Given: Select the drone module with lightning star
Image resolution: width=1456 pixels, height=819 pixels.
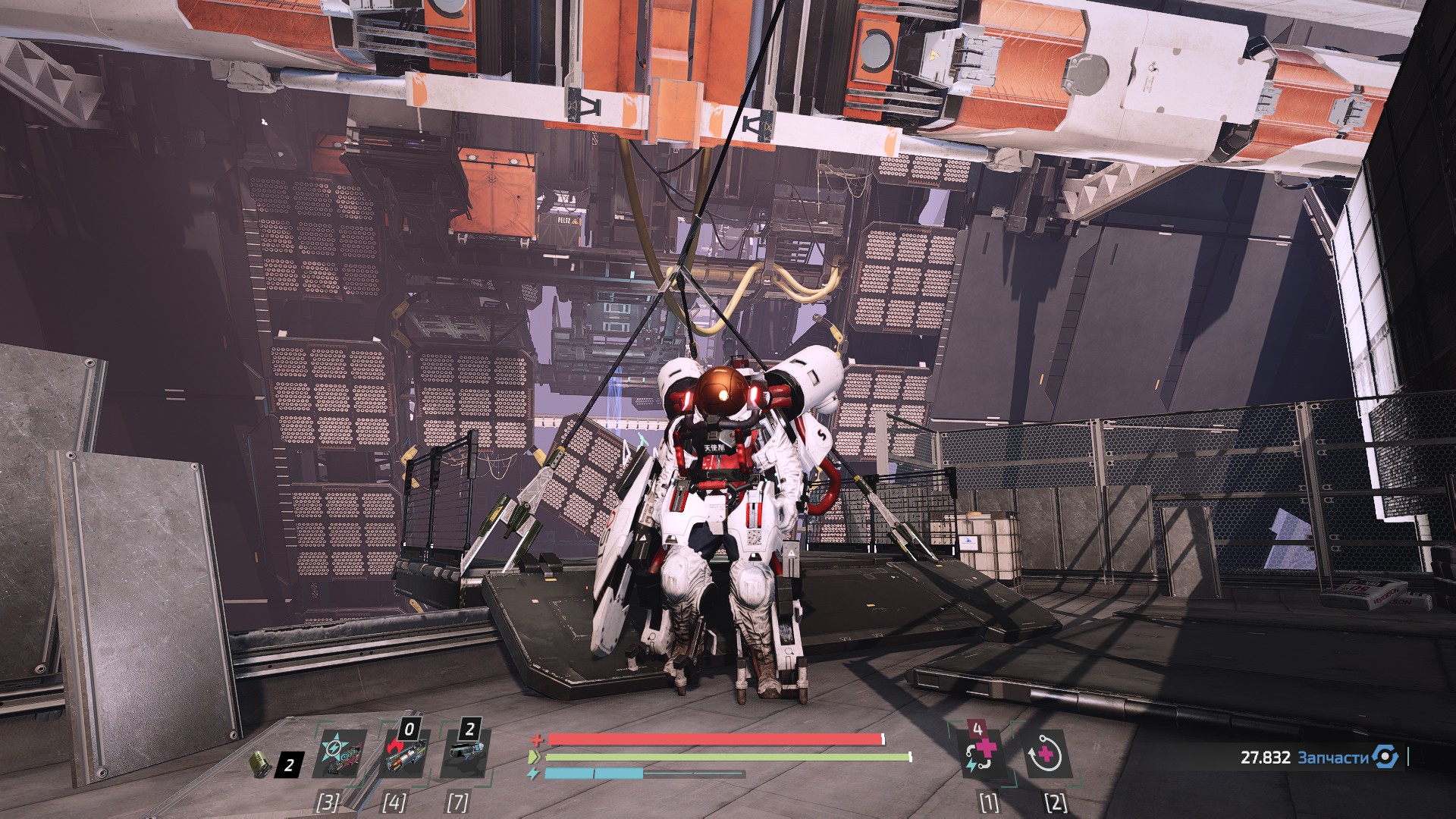Looking at the screenshot, I should click(x=339, y=755).
